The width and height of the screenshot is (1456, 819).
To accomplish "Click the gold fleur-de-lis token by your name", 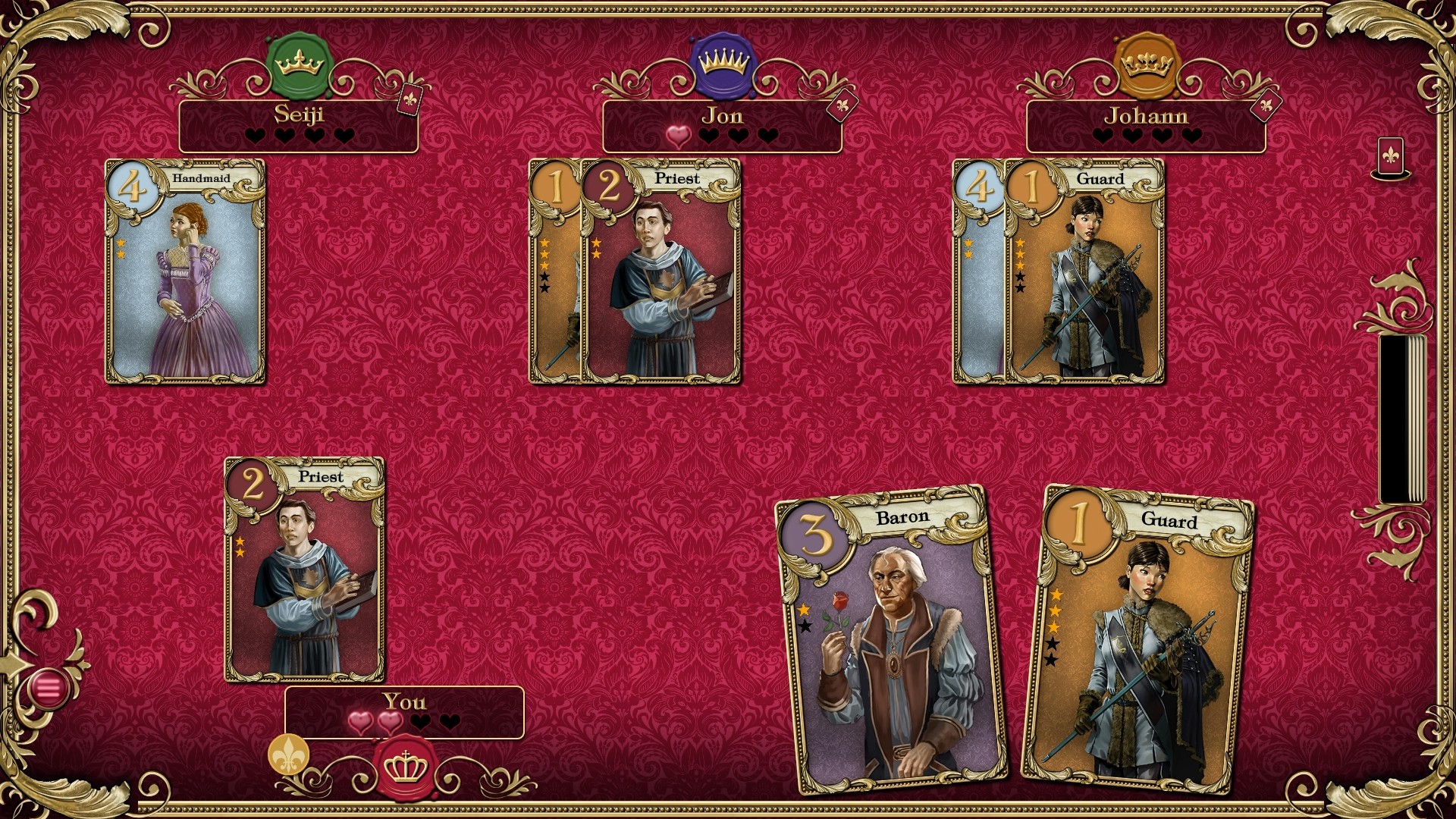I will [288, 755].
